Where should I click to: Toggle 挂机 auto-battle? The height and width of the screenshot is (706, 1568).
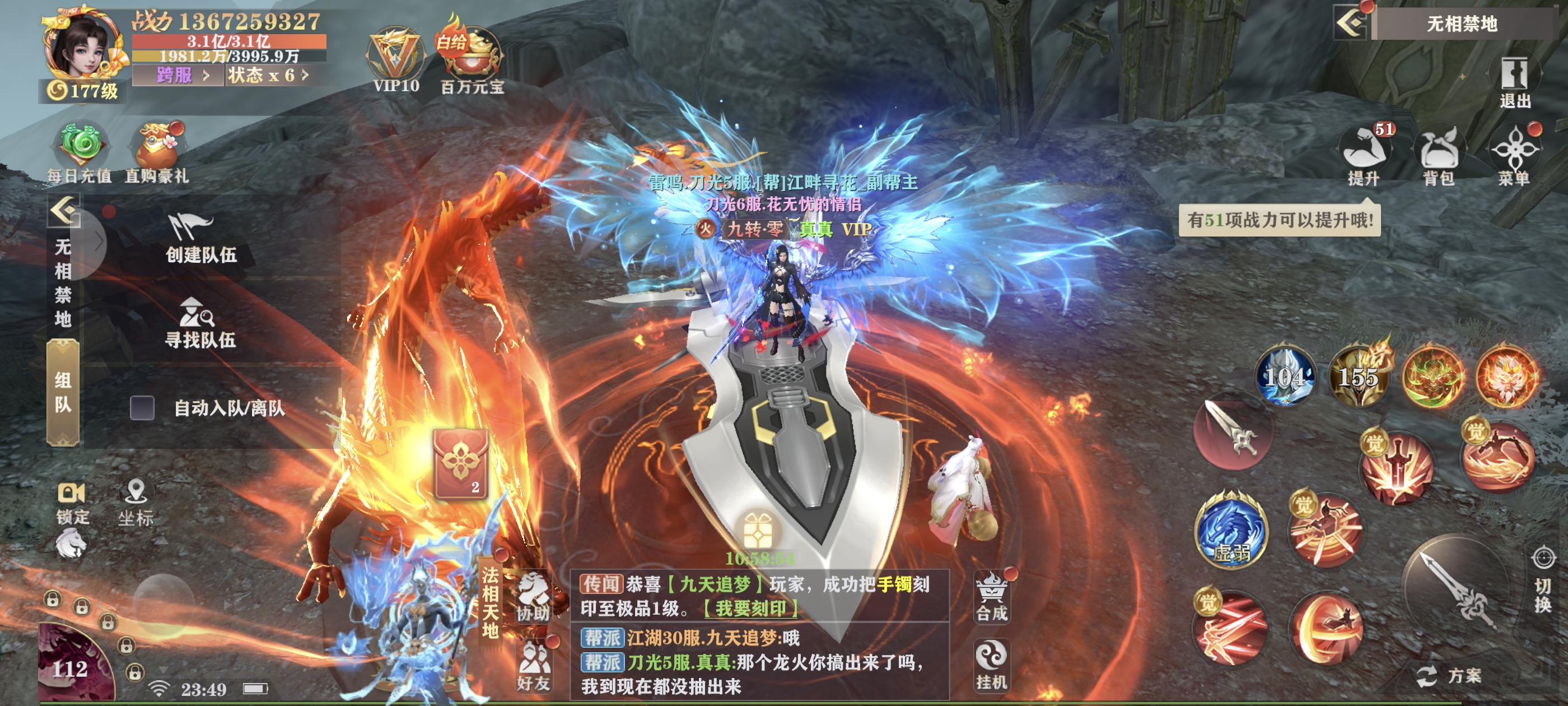point(992,664)
